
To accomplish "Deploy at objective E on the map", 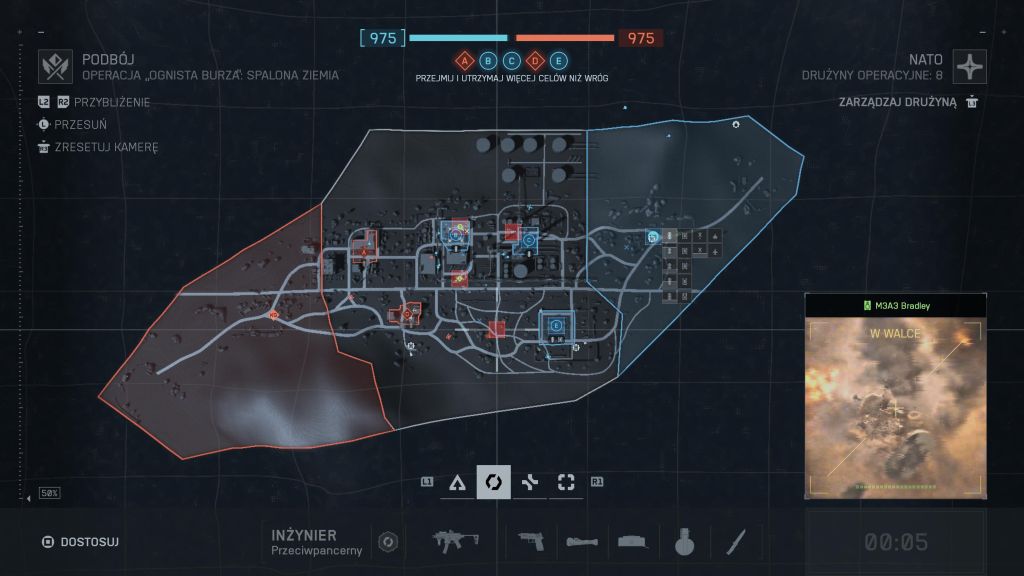I will click(555, 325).
